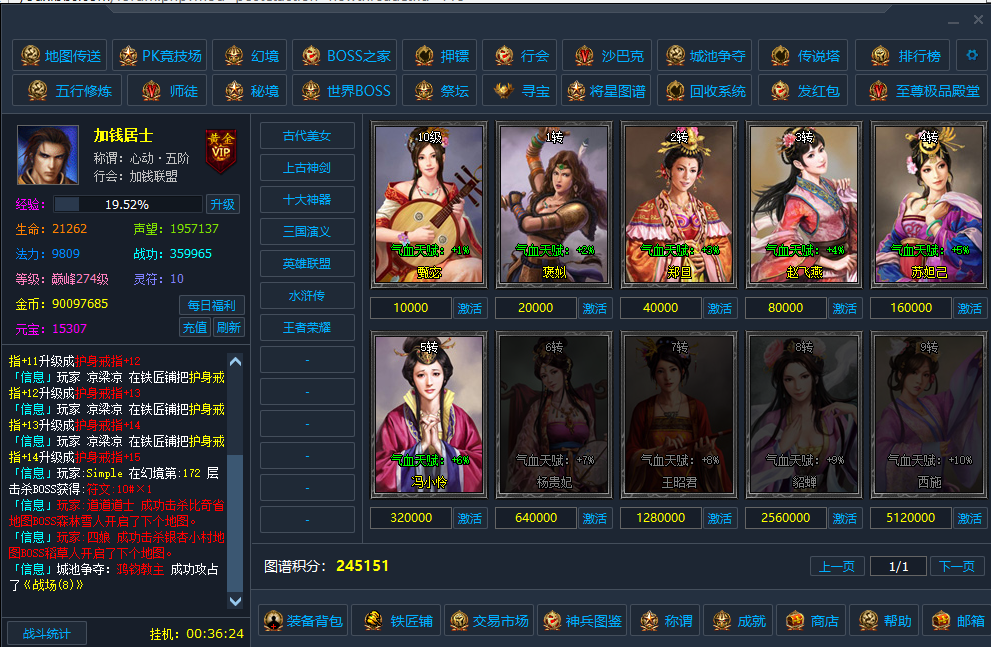Screen dimensions: 991x647
Task: Open the 地图传送 map teleport menu
Action: (60, 56)
